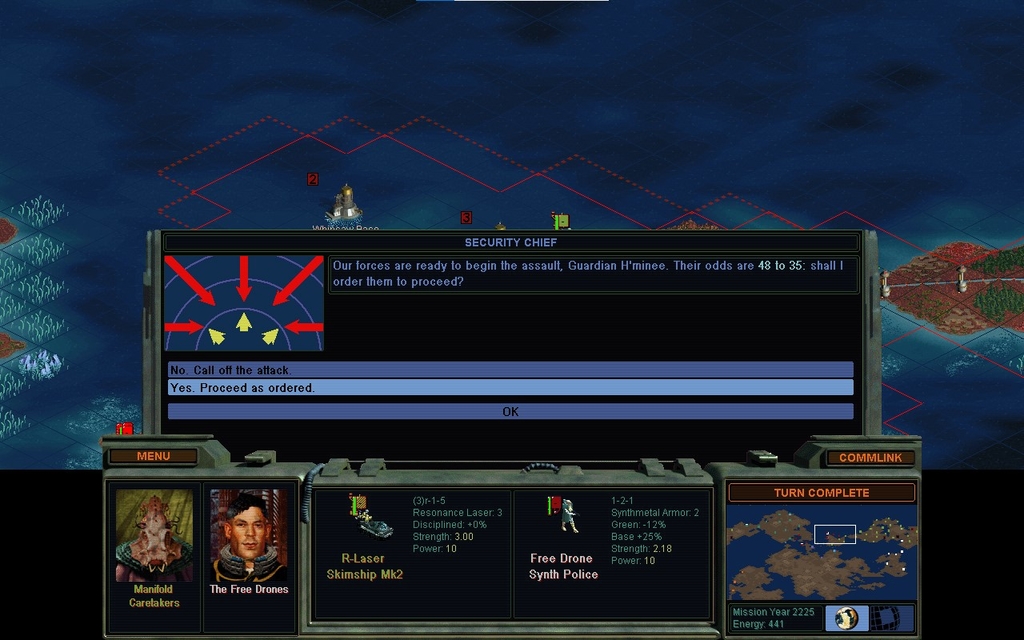Click the world minimap

821,552
